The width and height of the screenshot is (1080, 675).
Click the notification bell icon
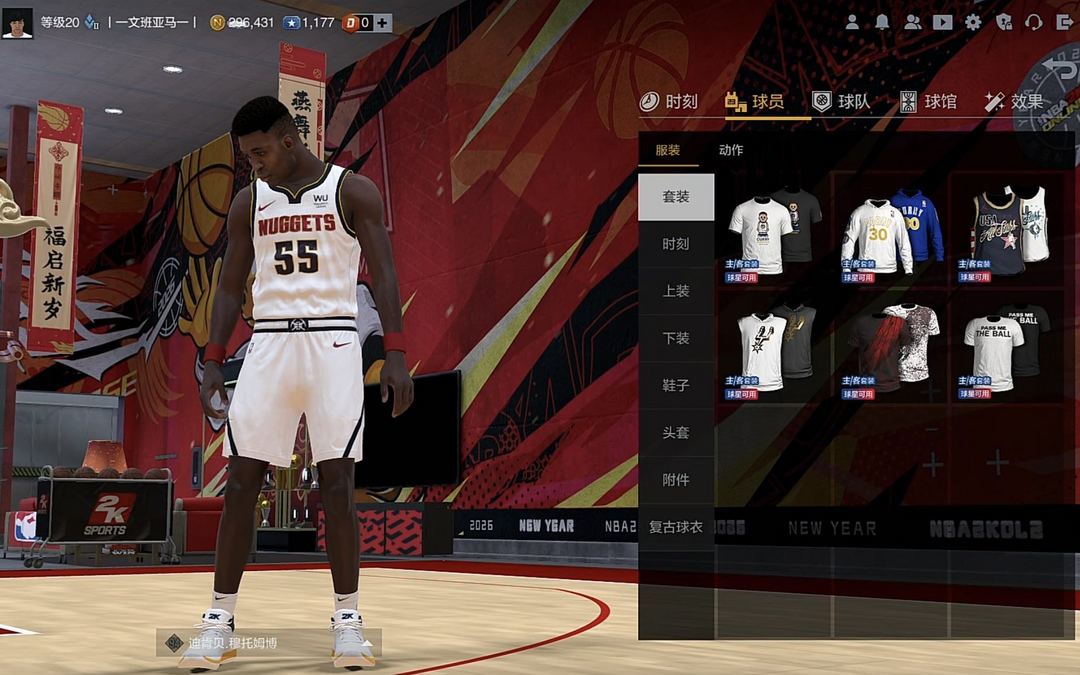882,22
